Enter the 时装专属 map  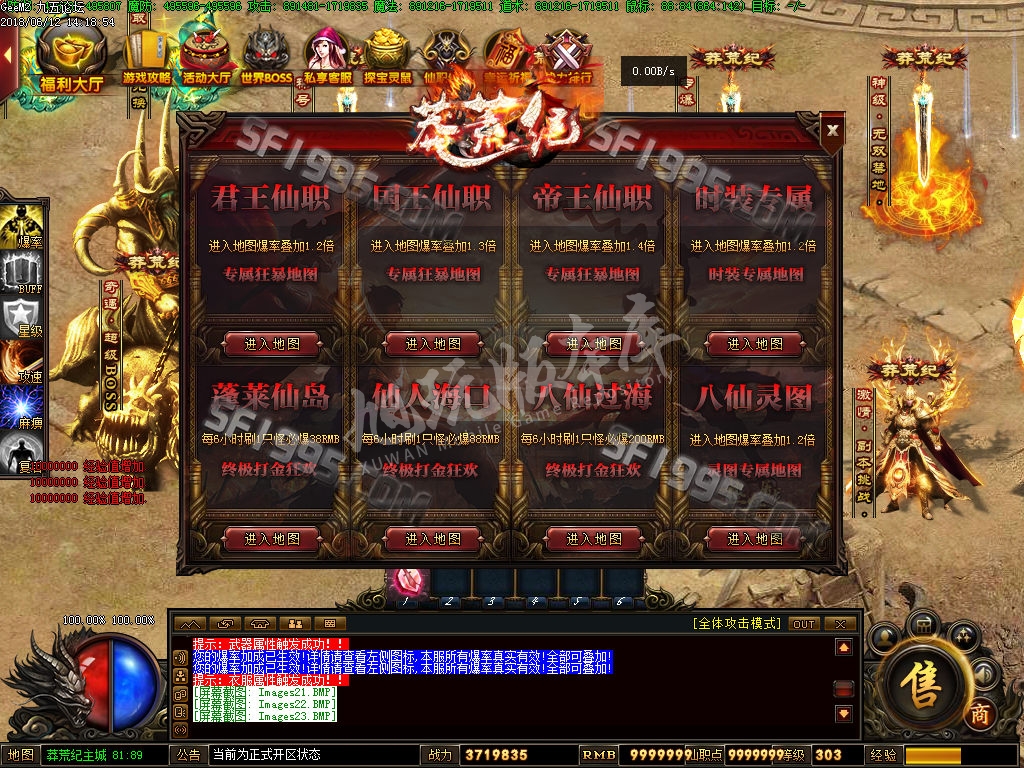pos(755,344)
